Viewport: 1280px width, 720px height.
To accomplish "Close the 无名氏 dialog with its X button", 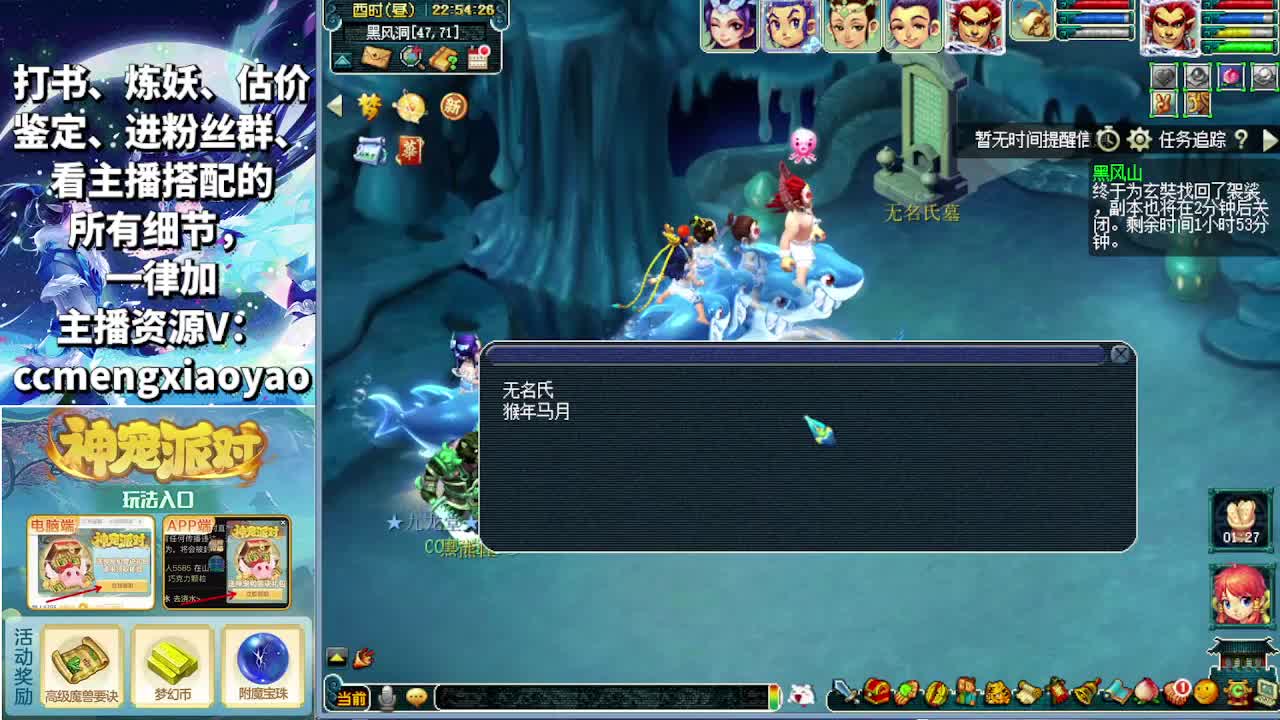I will 1120,355.
